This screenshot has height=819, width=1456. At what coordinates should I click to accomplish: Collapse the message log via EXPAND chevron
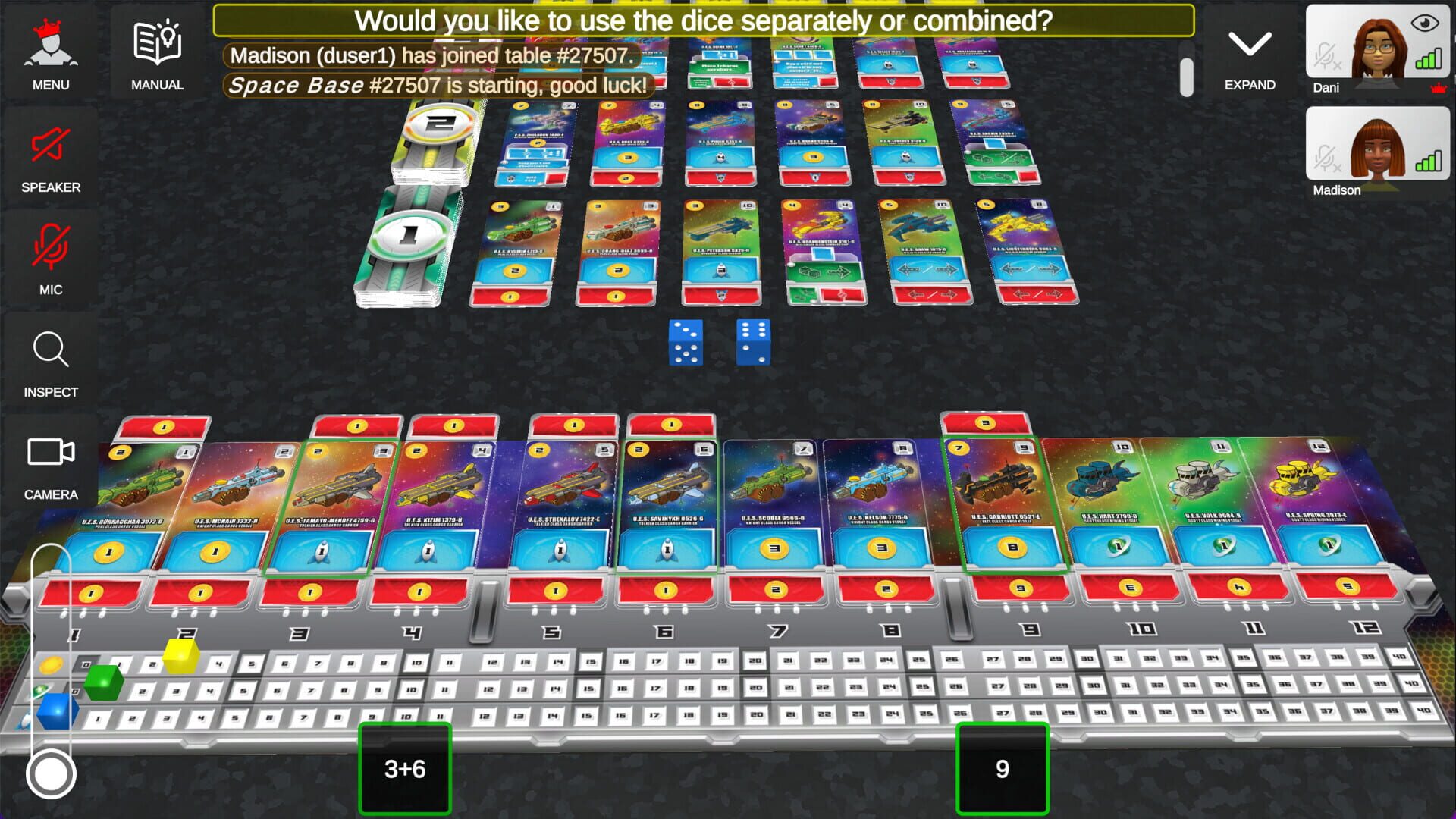pyautogui.click(x=1249, y=45)
